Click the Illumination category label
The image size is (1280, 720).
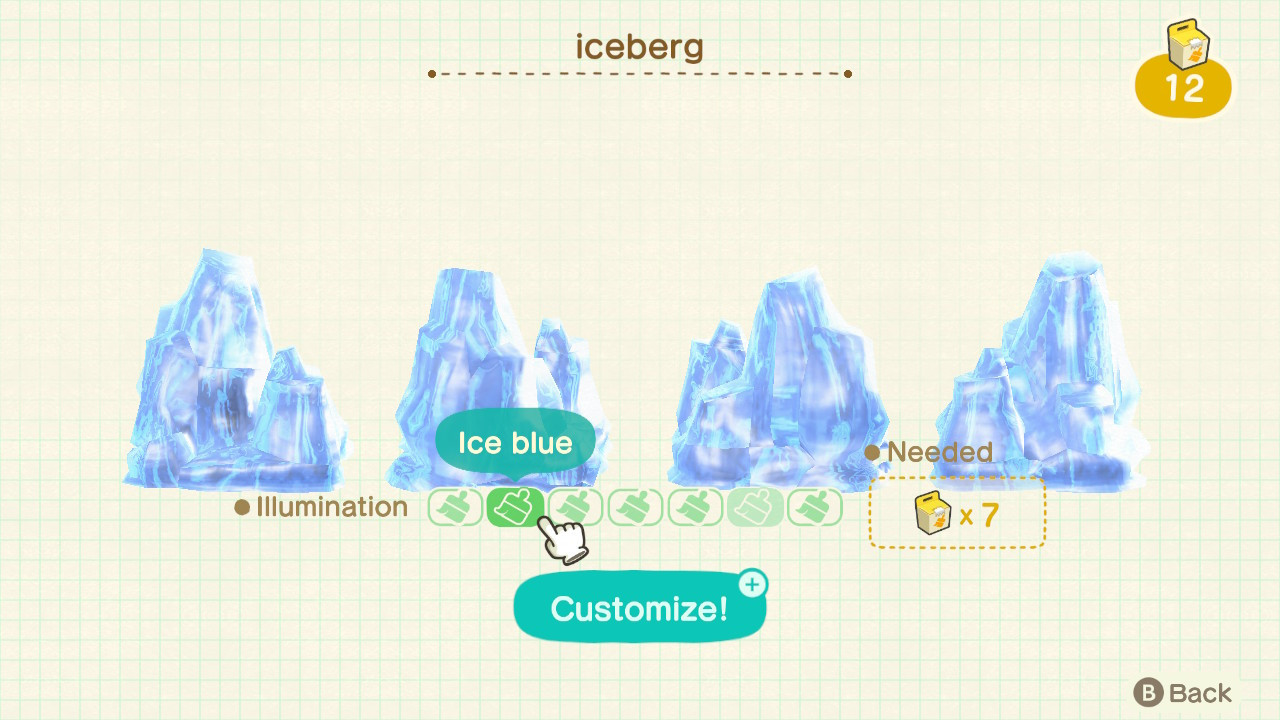[322, 507]
